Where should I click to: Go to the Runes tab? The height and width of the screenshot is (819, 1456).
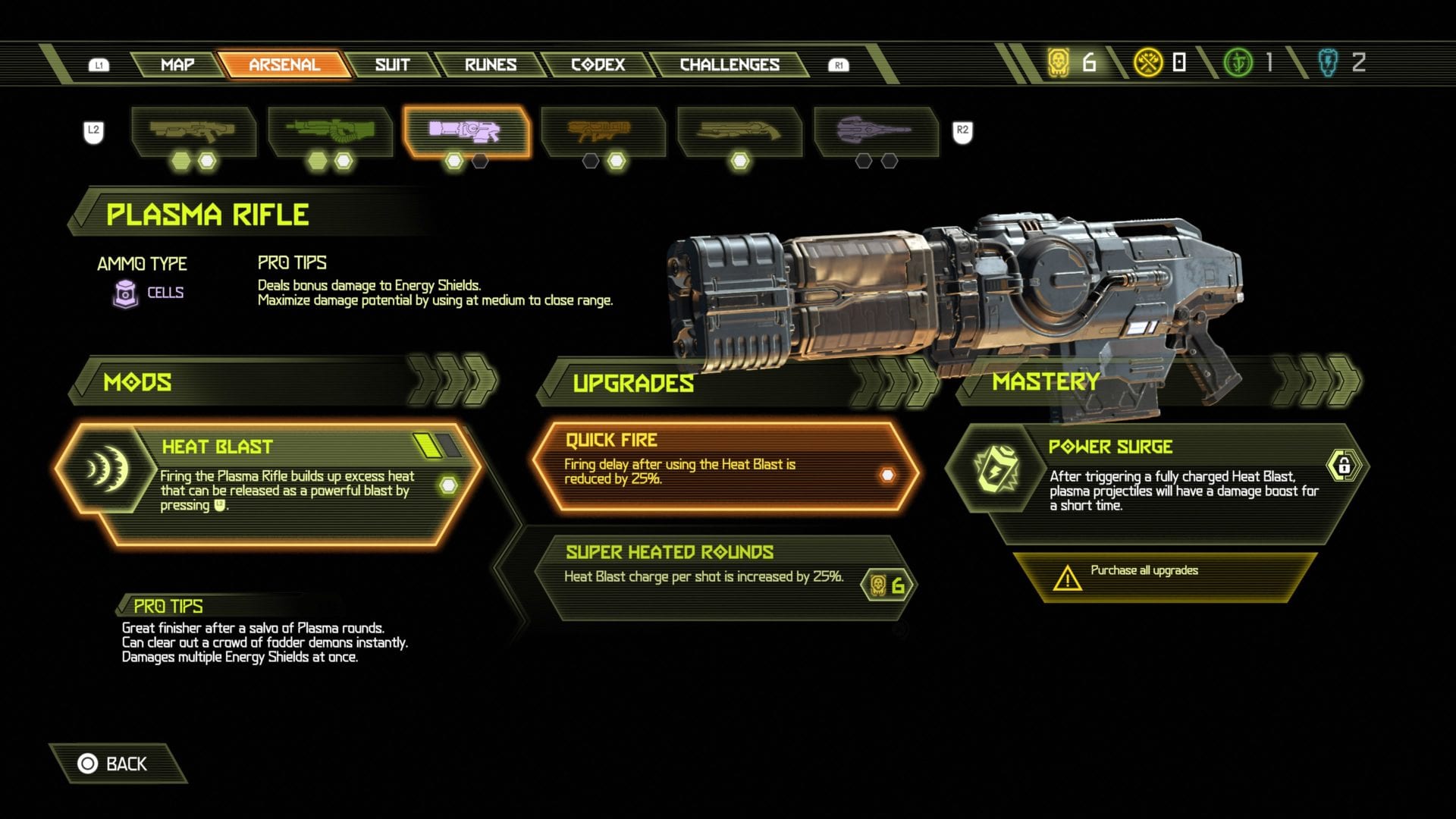(490, 64)
